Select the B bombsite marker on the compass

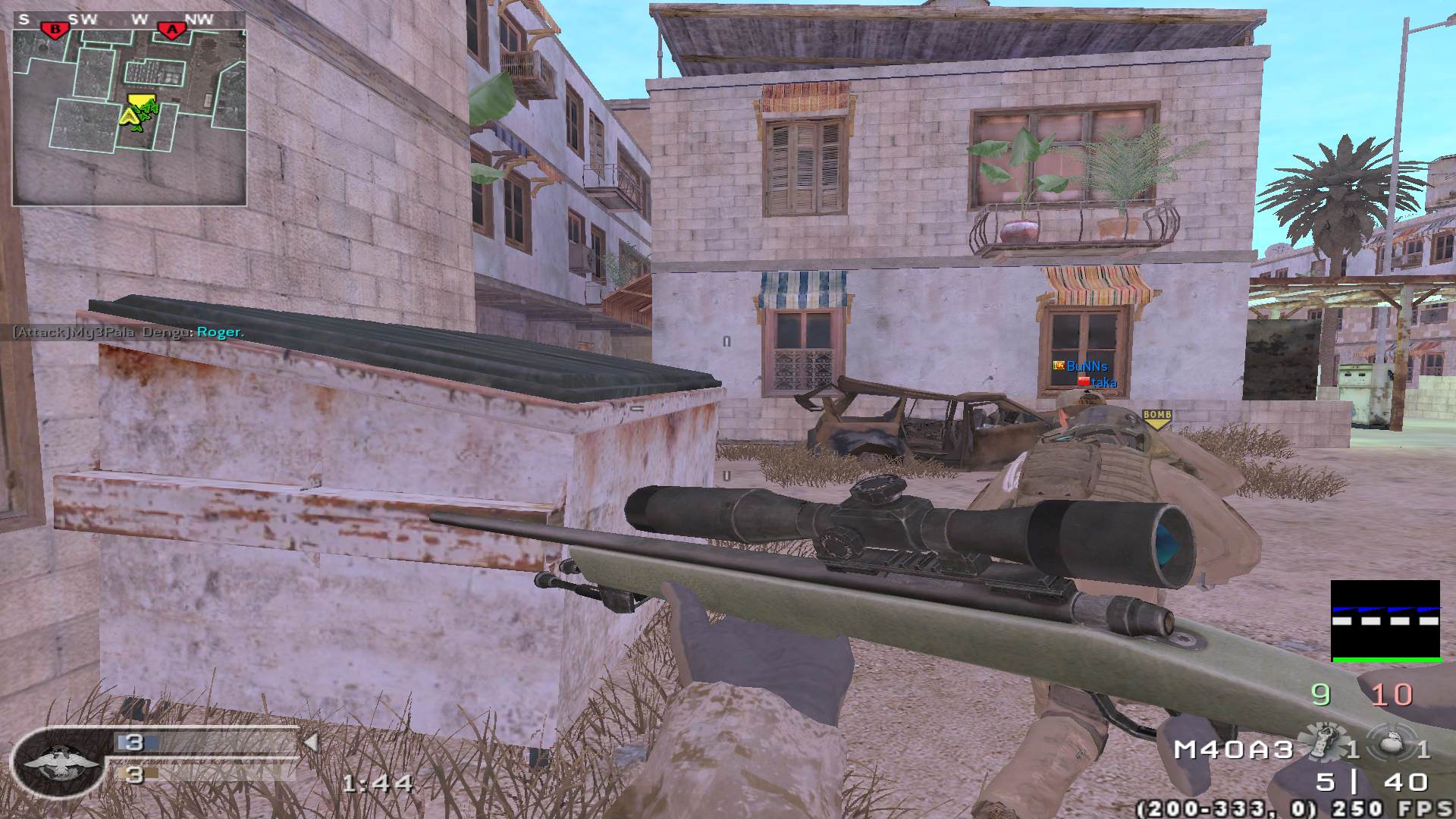click(x=55, y=29)
